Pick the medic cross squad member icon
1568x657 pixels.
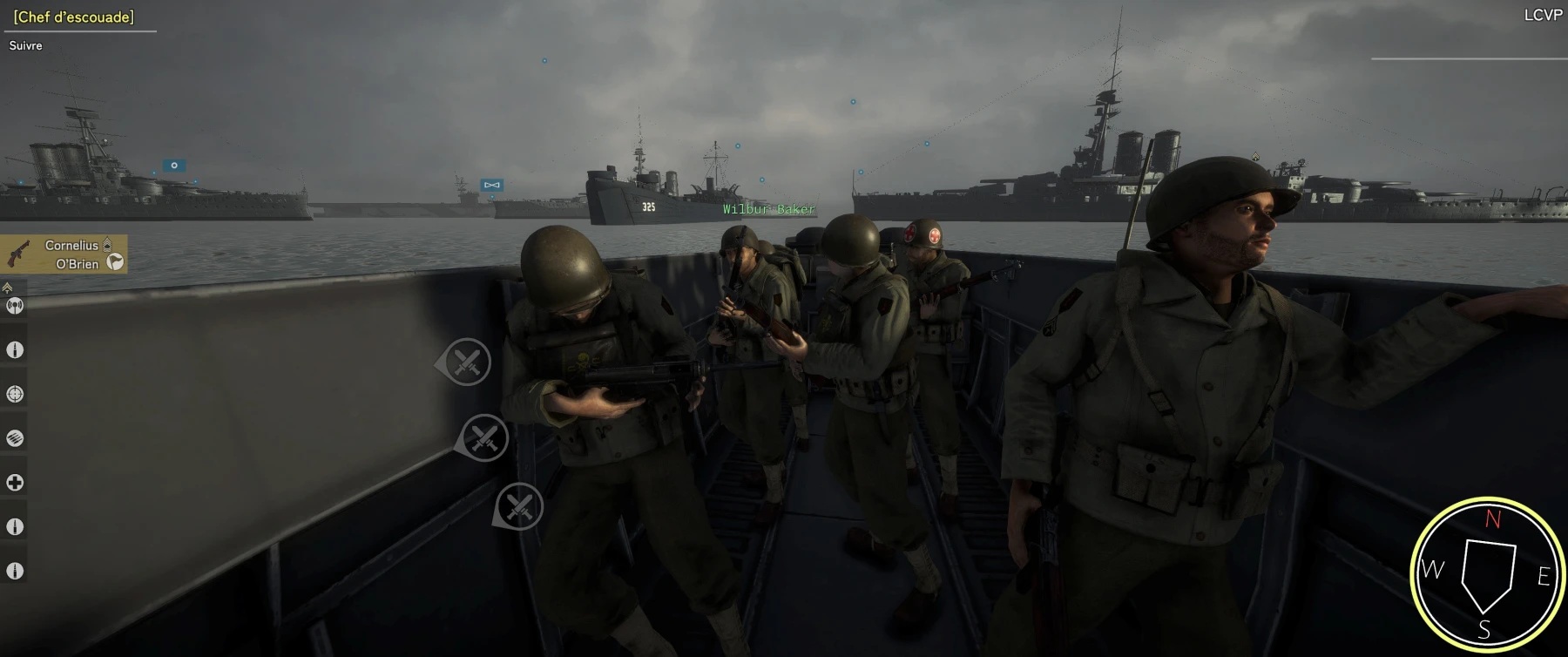tap(15, 483)
